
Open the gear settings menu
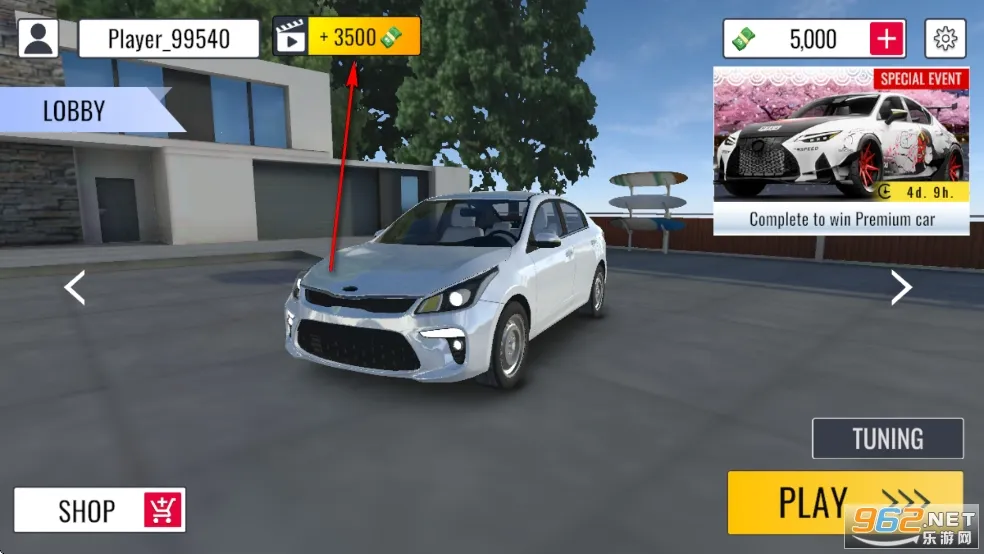(944, 39)
